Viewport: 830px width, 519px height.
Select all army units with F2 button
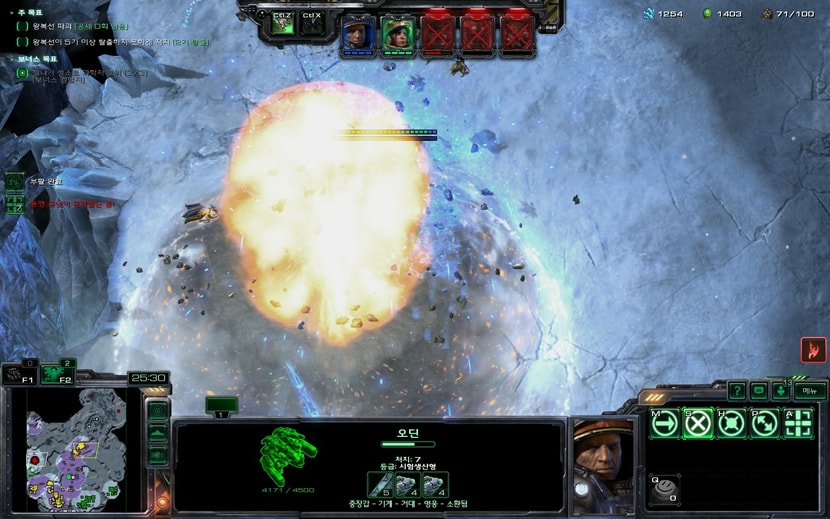[57, 375]
